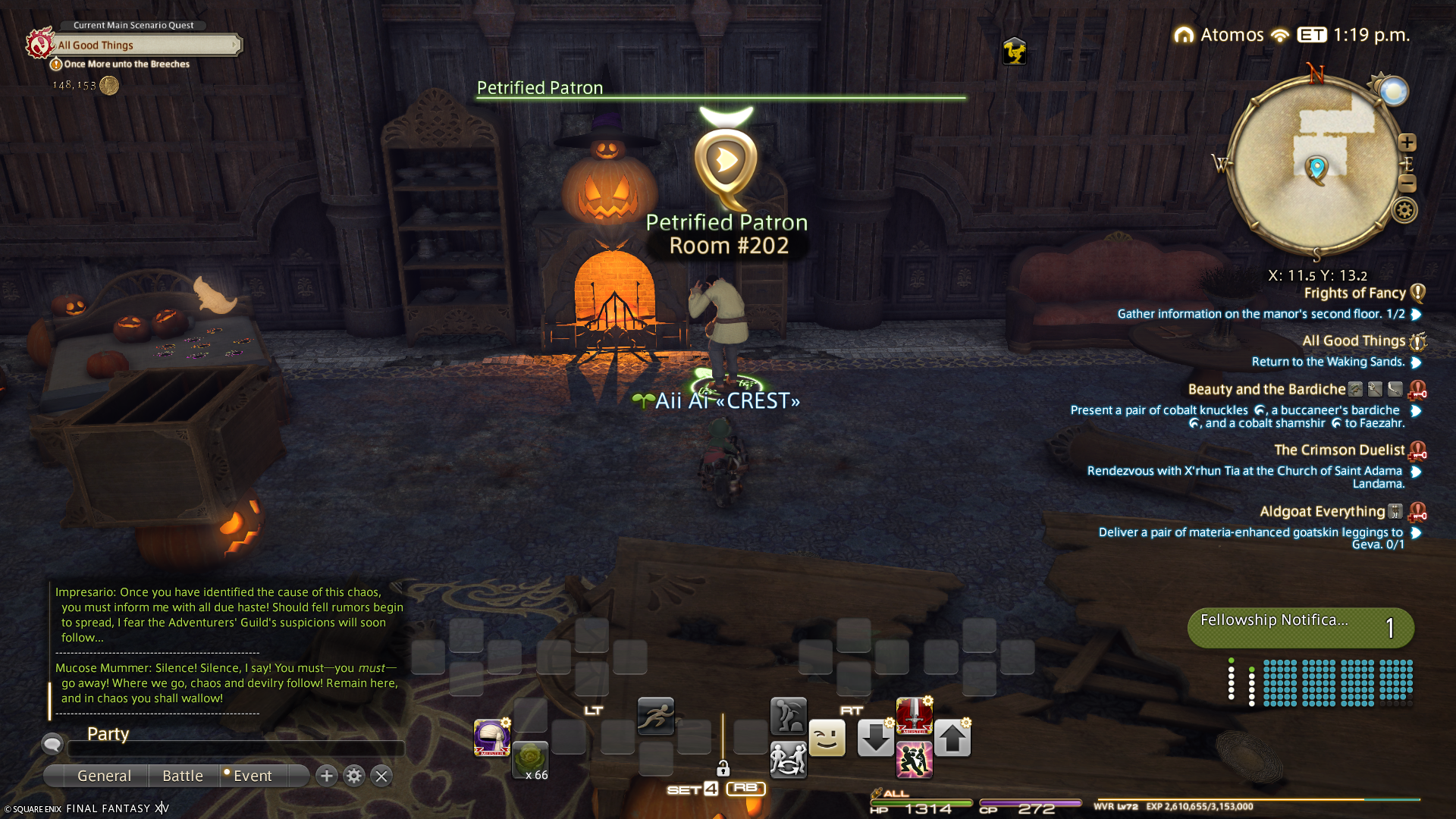
Task: Open minimap settings gear
Action: 1404,211
